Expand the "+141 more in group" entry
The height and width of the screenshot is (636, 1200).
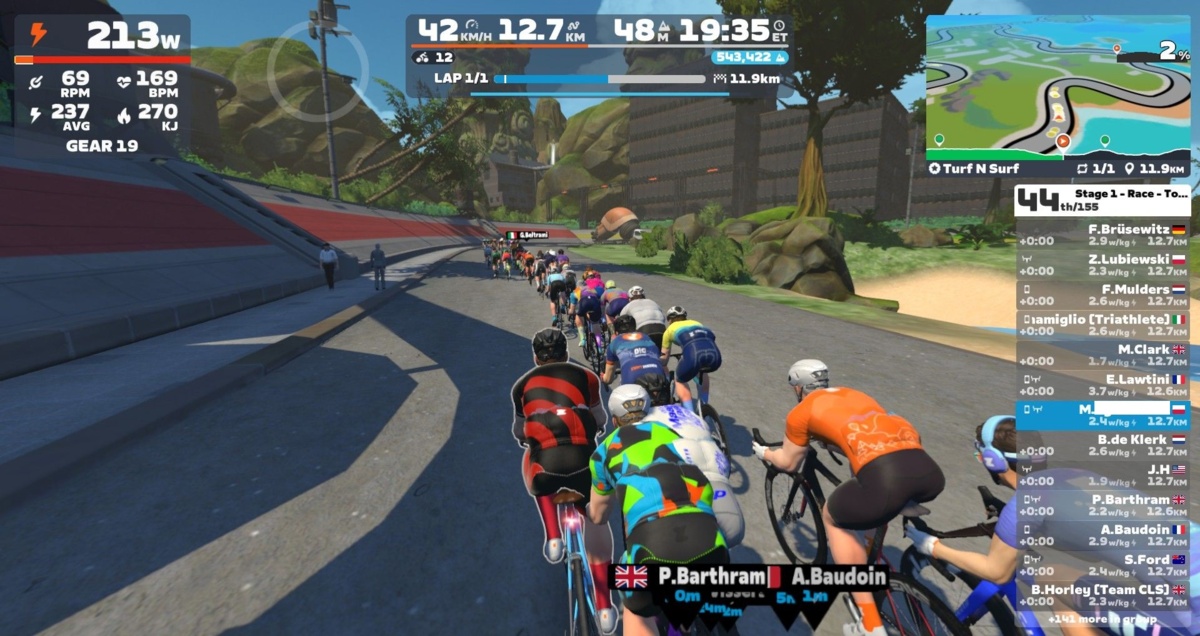[1102, 621]
